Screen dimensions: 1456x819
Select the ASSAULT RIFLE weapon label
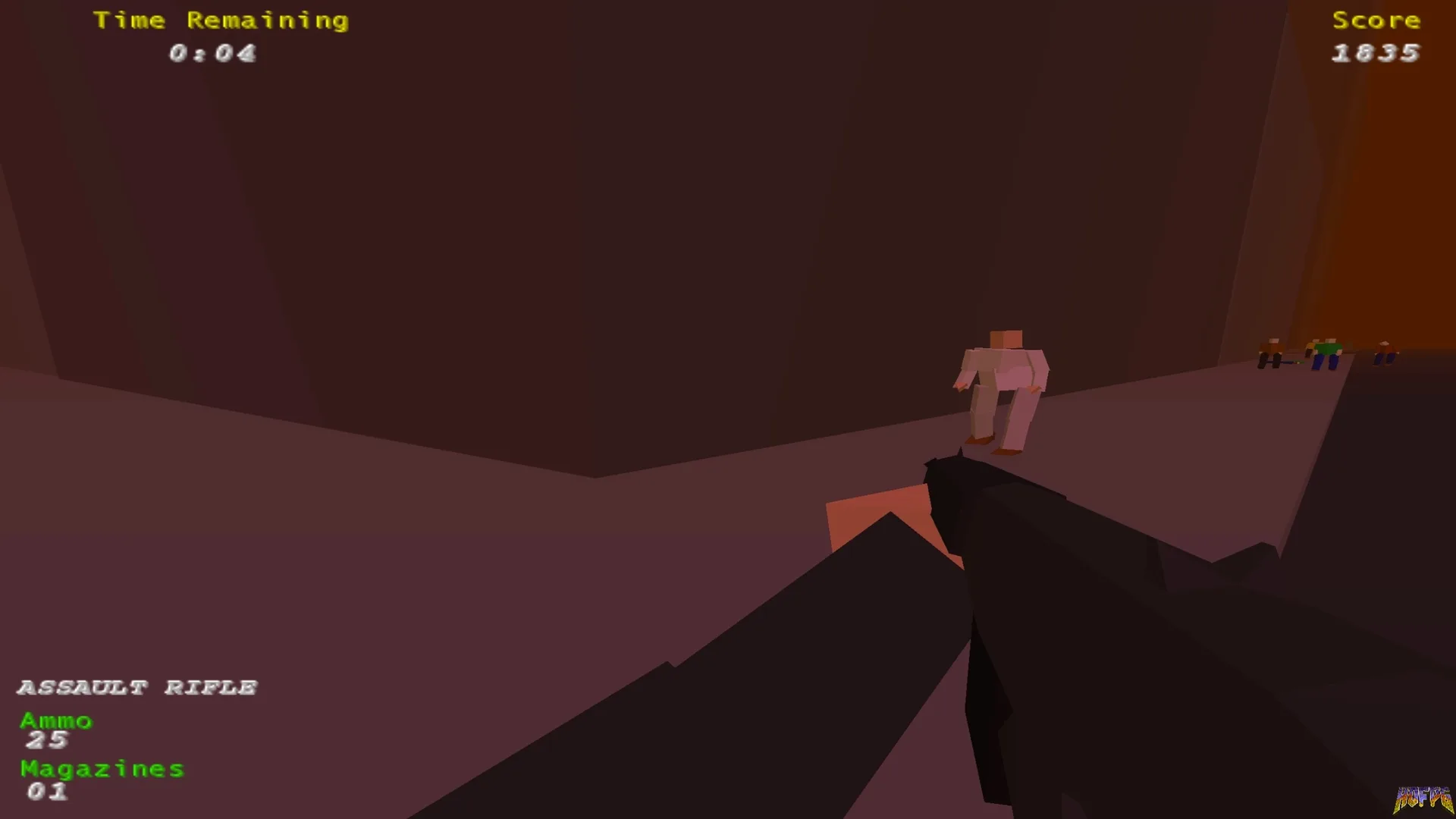point(138,687)
